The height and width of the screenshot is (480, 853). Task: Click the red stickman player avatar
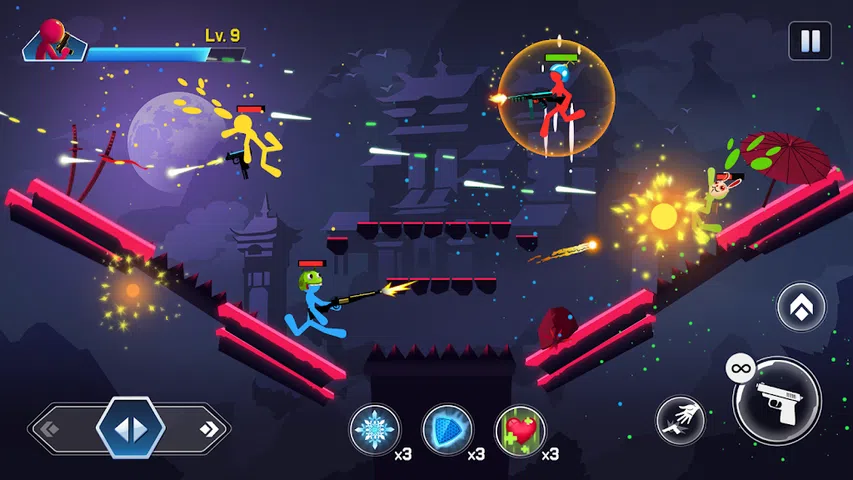coord(51,42)
